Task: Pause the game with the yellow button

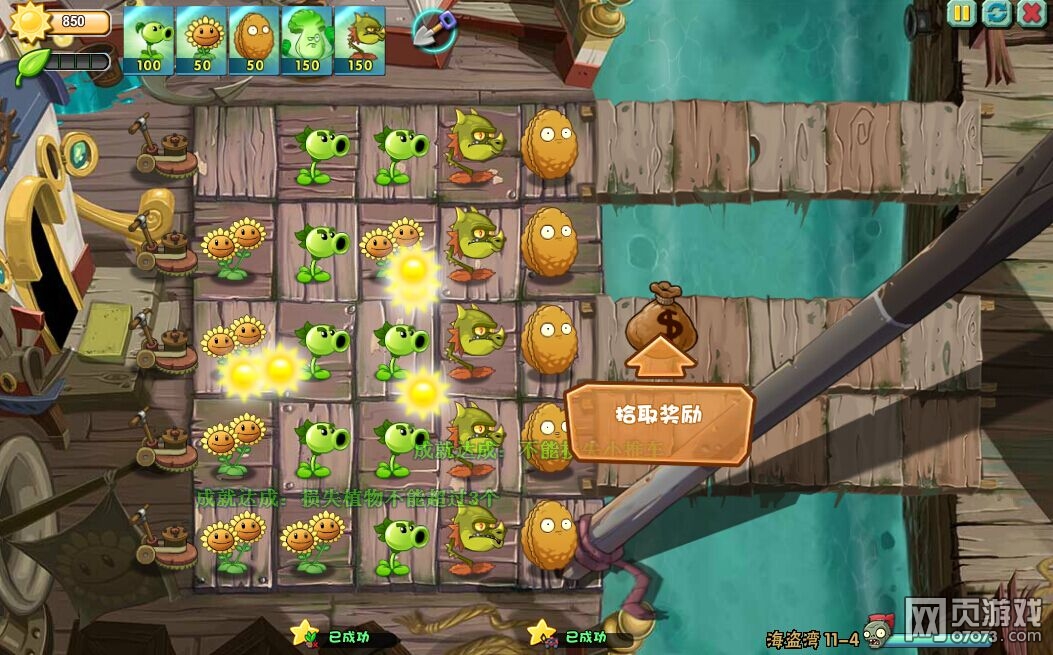Action: 962,13
